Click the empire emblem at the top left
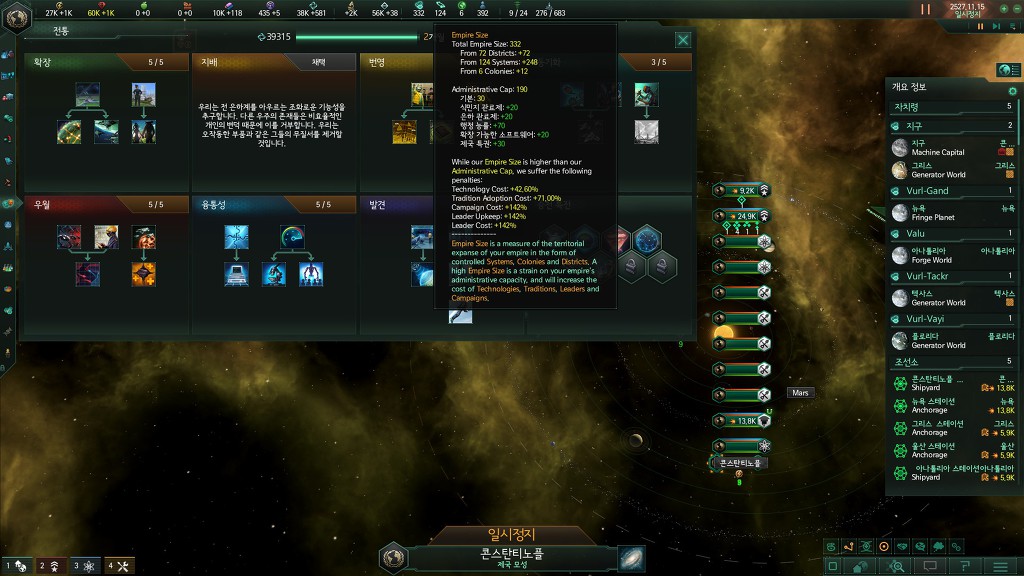 coord(18,18)
